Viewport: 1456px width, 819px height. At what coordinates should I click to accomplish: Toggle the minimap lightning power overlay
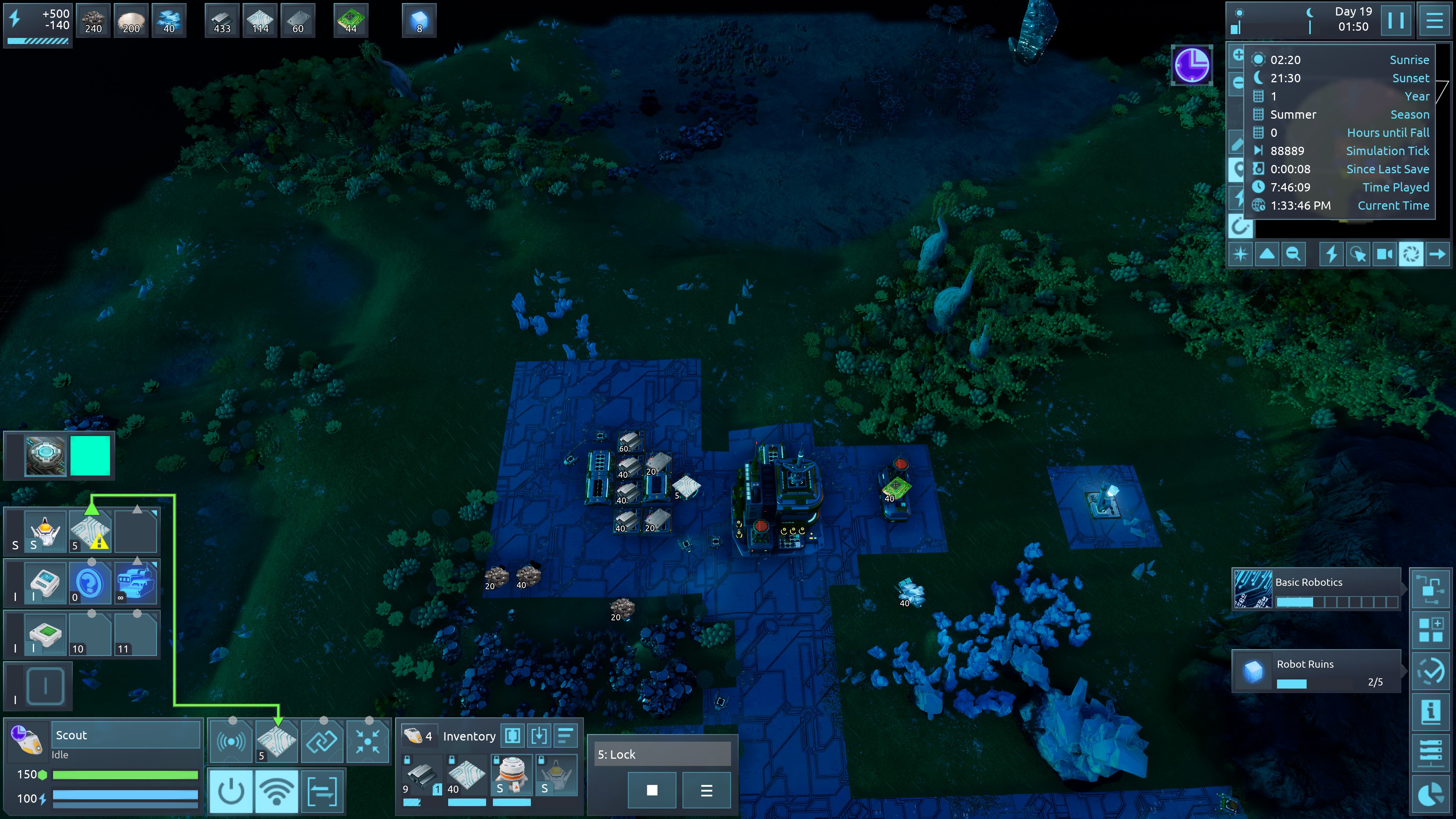[1331, 254]
